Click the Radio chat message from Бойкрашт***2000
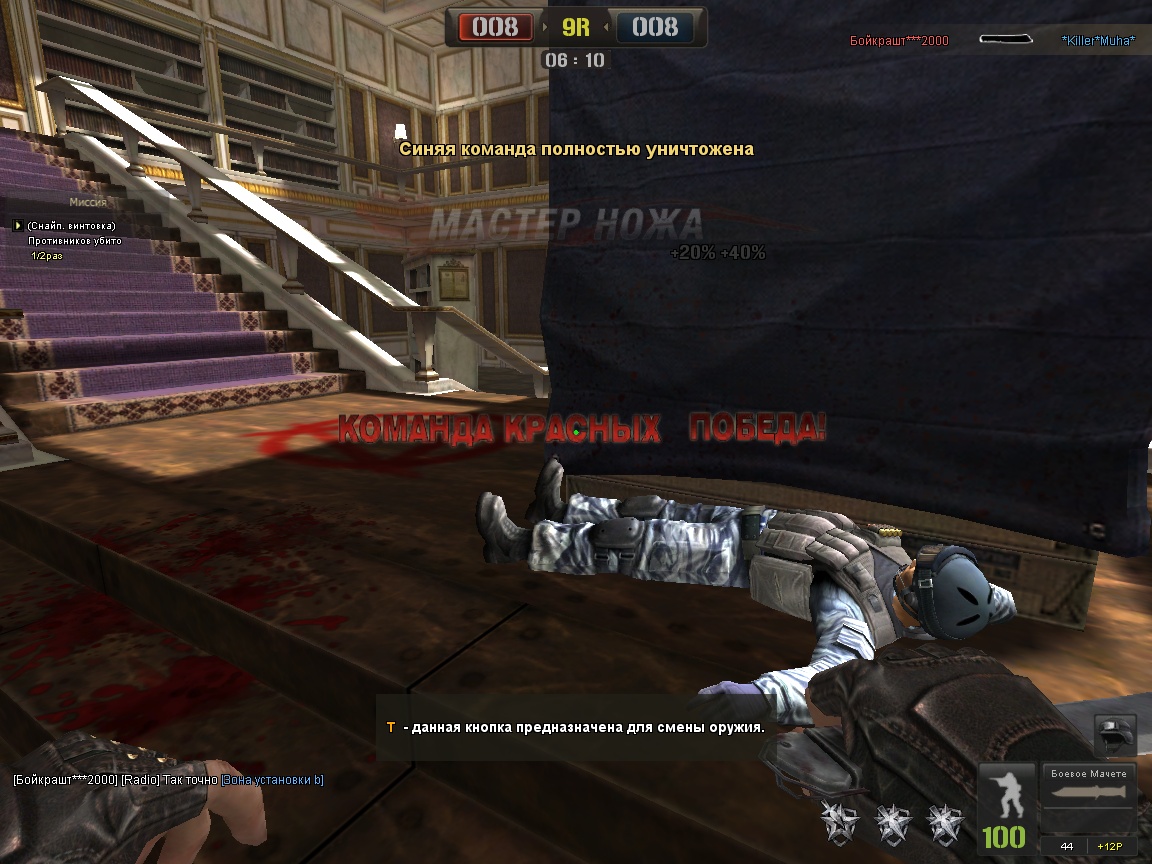This screenshot has height=864, width=1152. pyautogui.click(x=167, y=780)
